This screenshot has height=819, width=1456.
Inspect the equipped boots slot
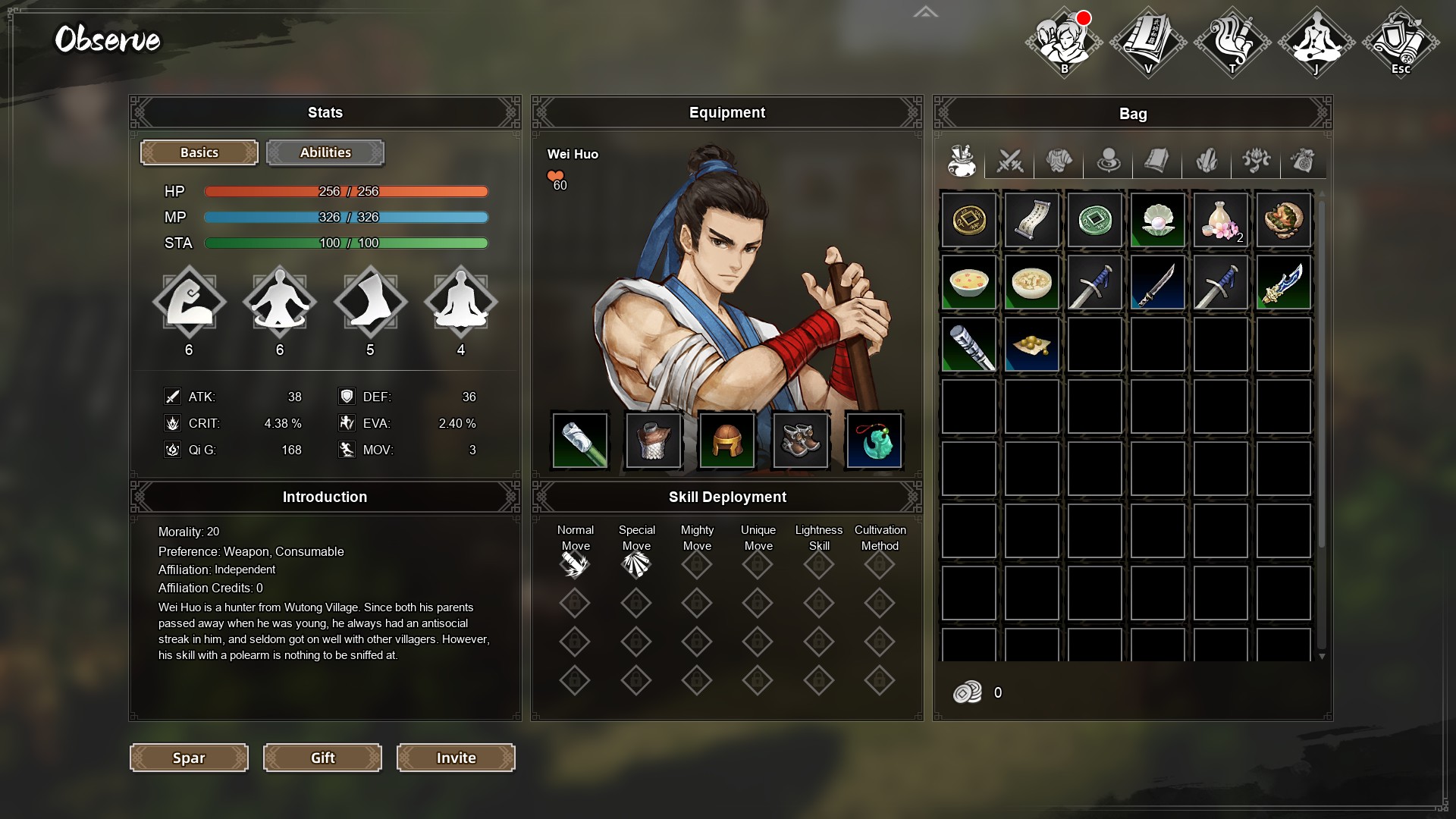[801, 441]
